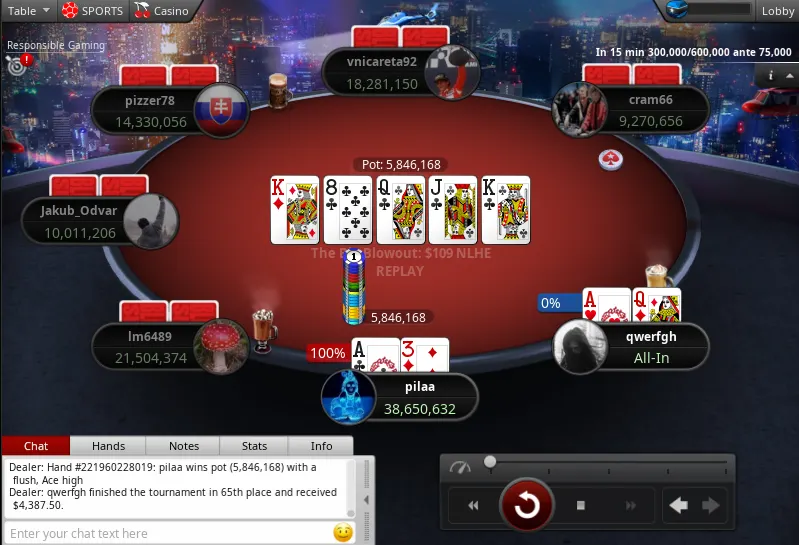The image size is (799, 545).
Task: Open the SPORTS section
Action: click(93, 11)
